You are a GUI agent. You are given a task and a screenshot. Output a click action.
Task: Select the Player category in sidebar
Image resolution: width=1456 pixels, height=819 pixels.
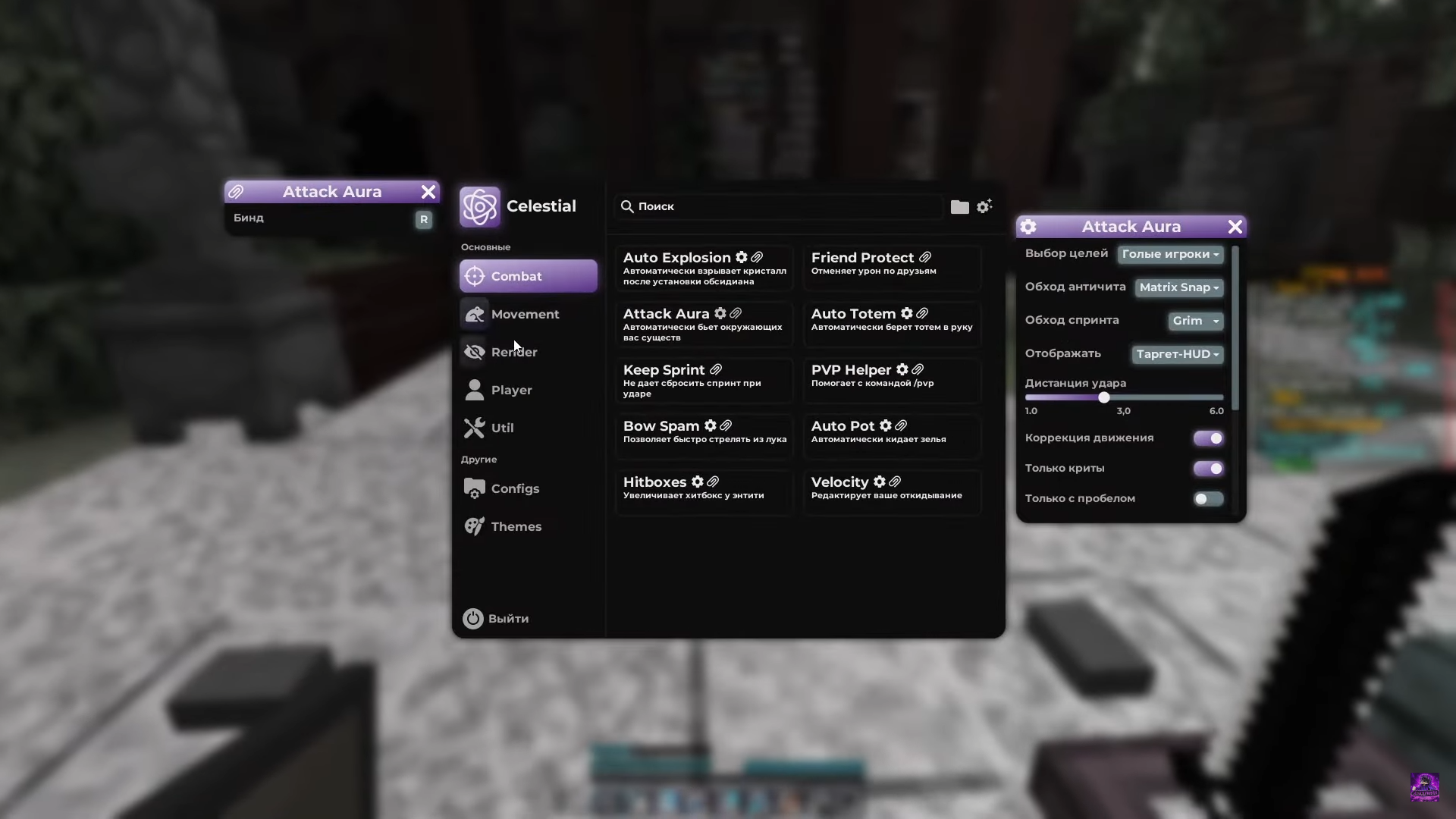512,389
